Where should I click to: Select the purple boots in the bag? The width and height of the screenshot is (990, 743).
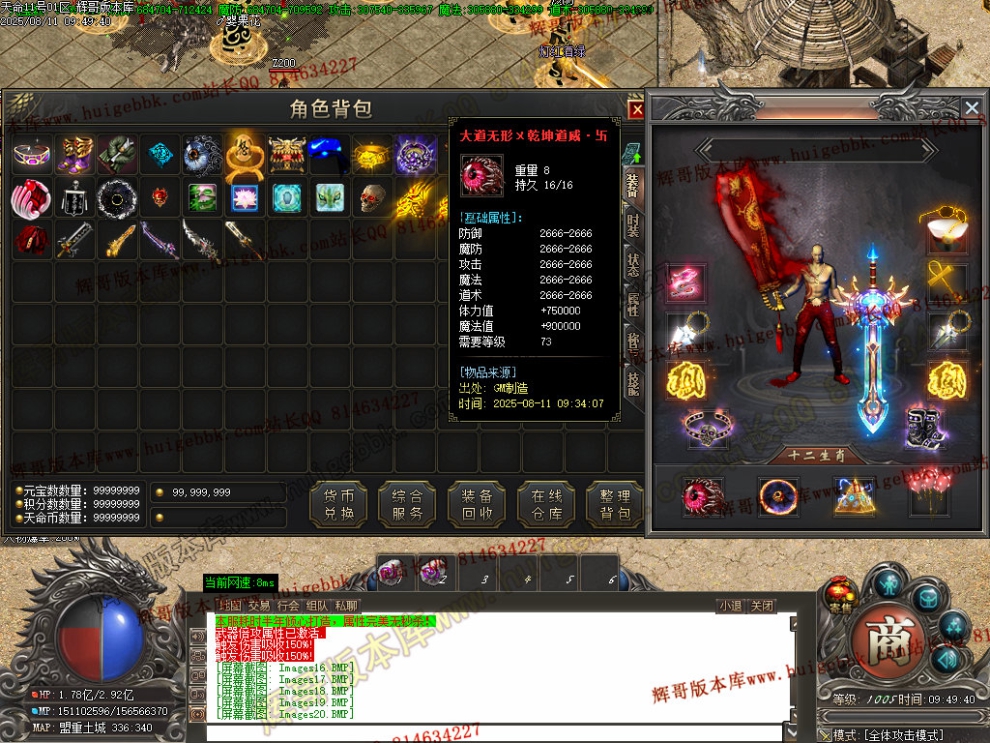[x=75, y=155]
